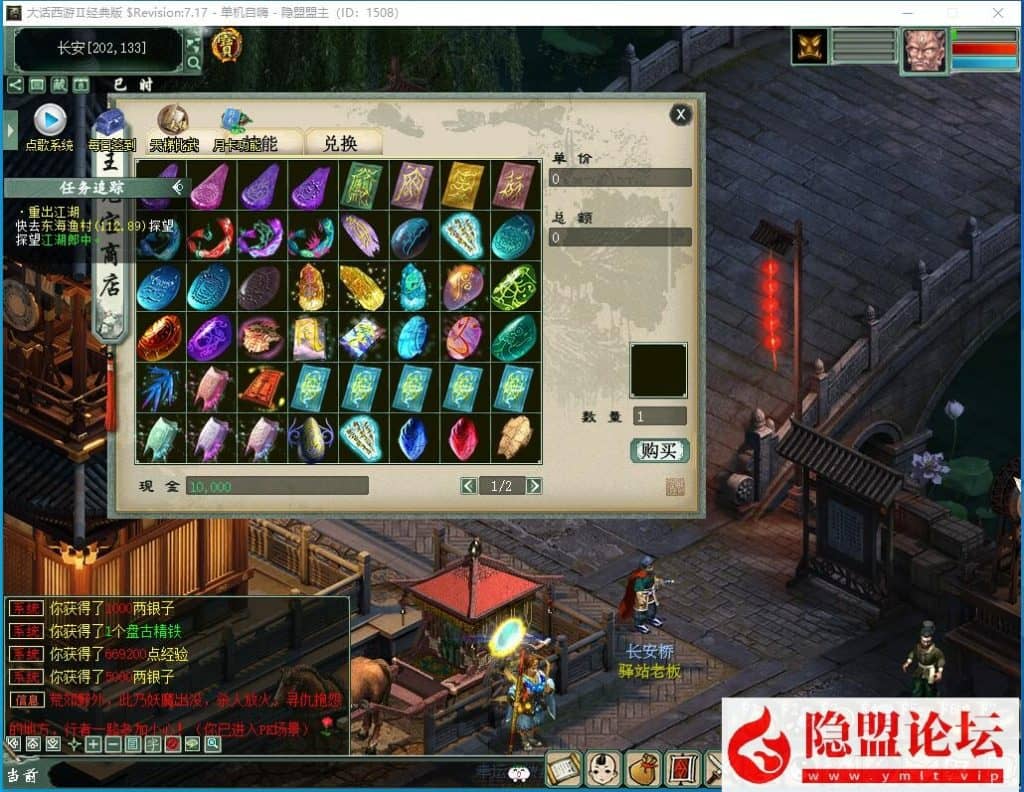Switch to the 兑换 exchange tab
Screen dimensions: 1024x792
(x=341, y=143)
